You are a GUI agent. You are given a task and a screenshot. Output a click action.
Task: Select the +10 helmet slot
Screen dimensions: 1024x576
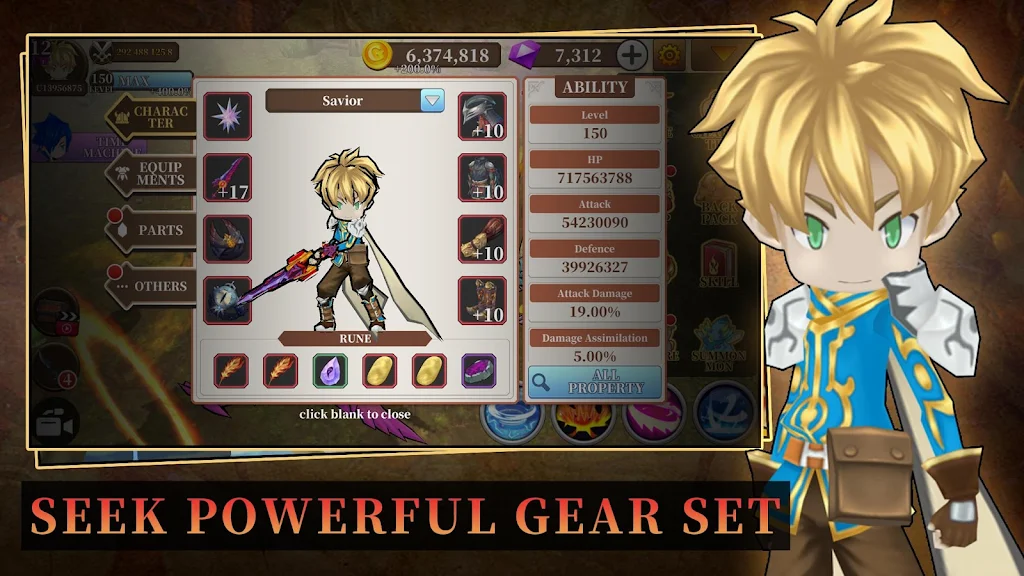click(482, 116)
